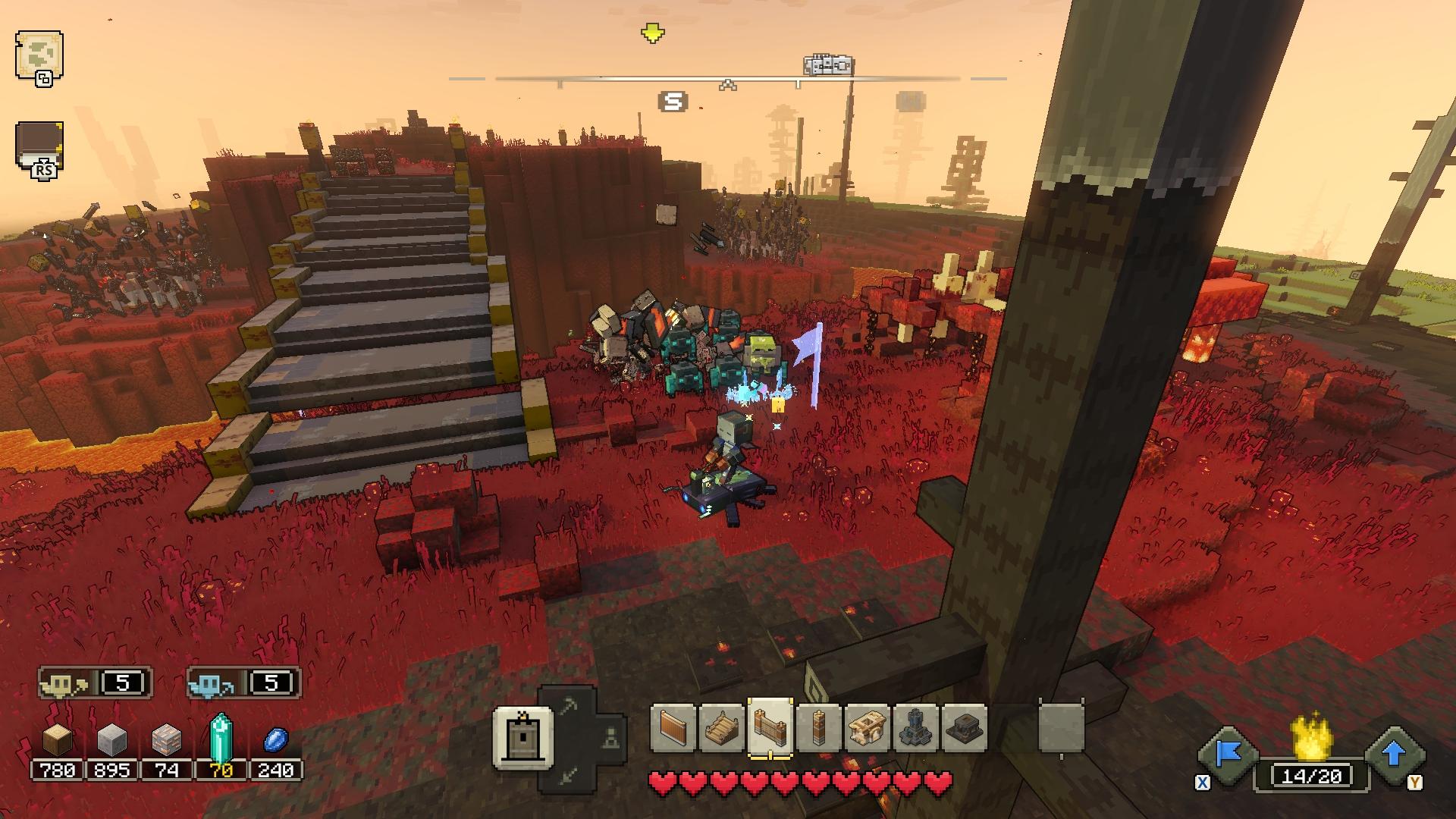This screenshot has width=1456, height=819.
Task: Open the songbook journal icon
Action: click(x=39, y=146)
